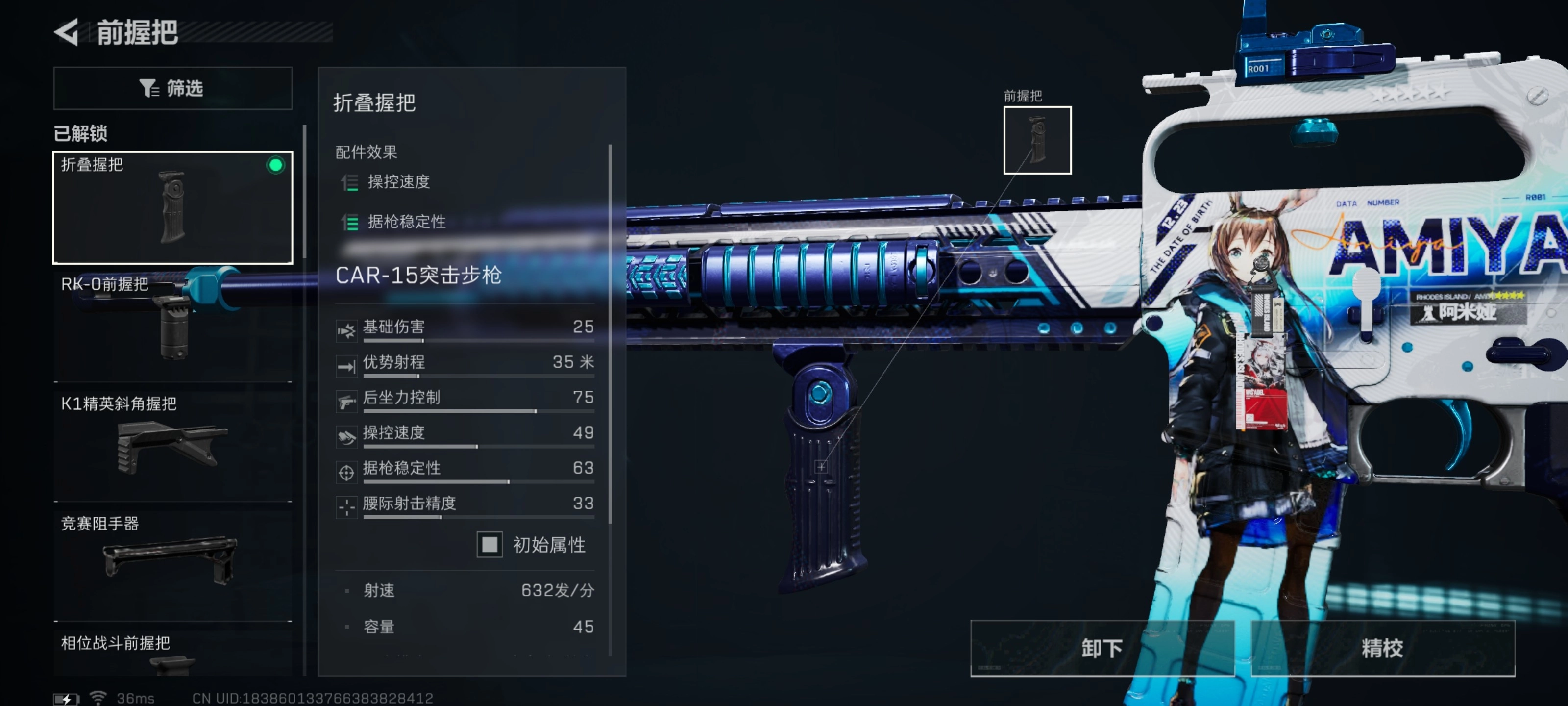Choose the RK-0前握把 attachment

172,326
